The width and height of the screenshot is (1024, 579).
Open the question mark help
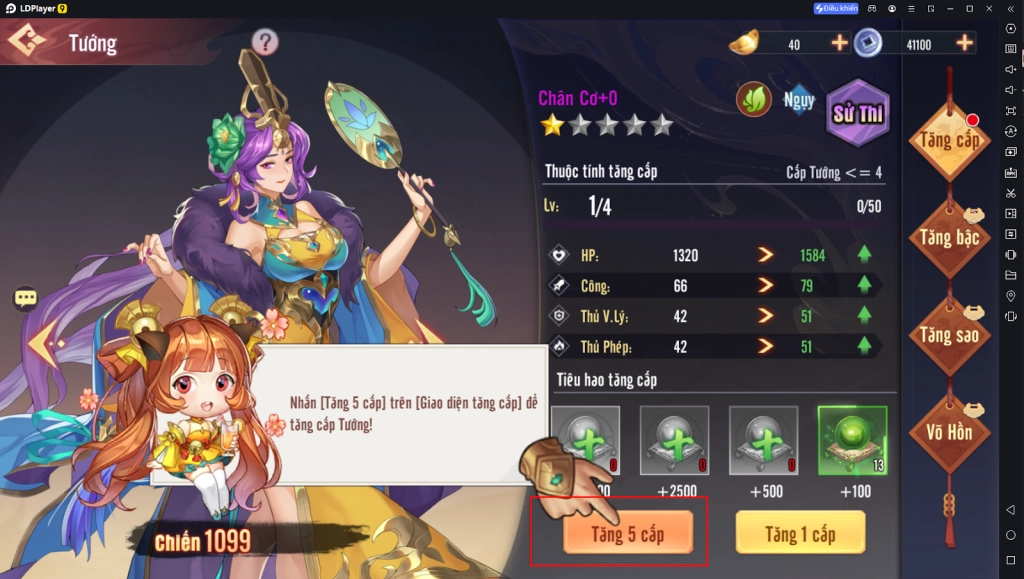point(265,42)
